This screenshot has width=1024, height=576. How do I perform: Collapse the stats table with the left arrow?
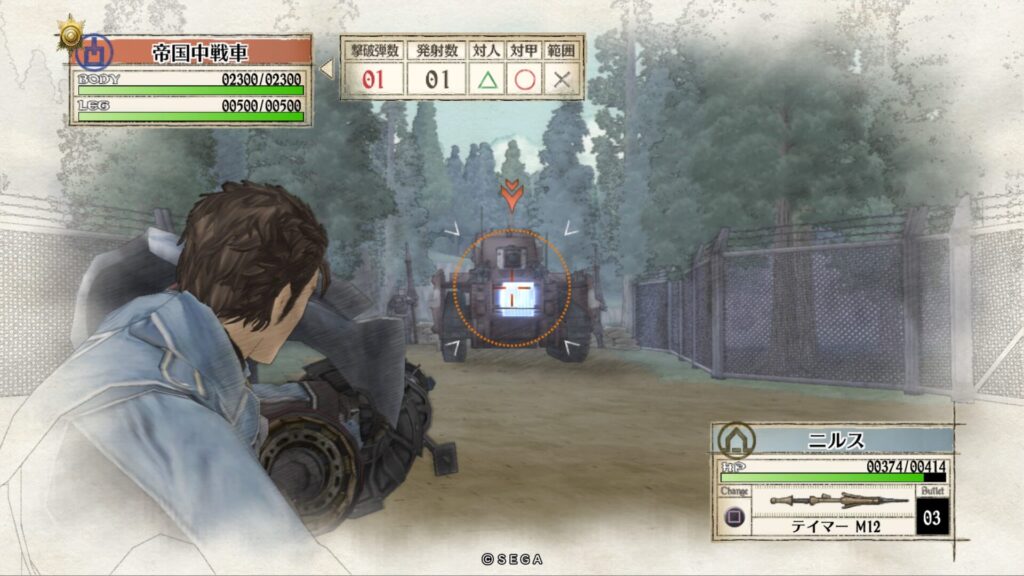click(326, 69)
